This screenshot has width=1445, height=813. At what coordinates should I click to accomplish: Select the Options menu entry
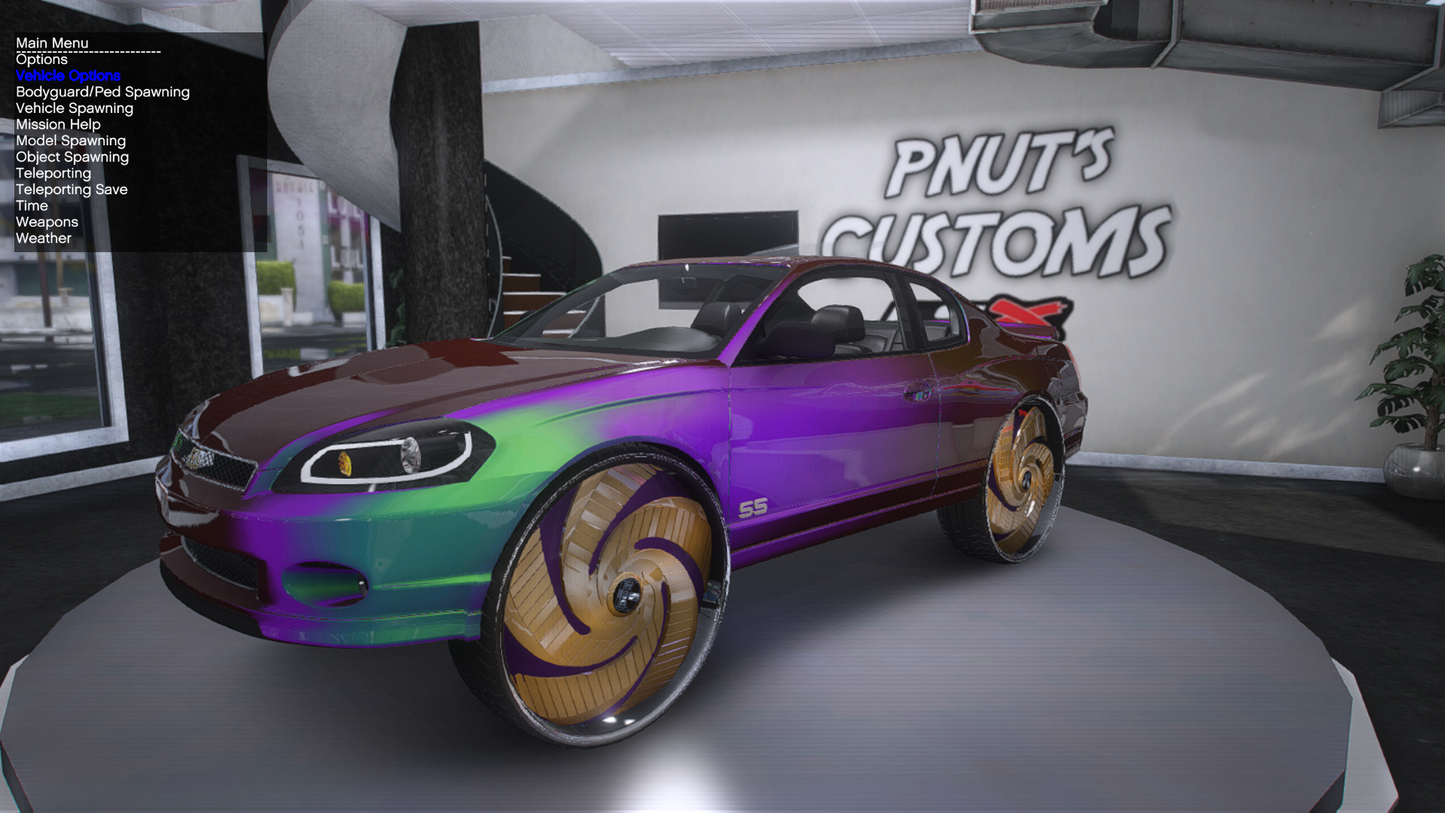coord(42,60)
